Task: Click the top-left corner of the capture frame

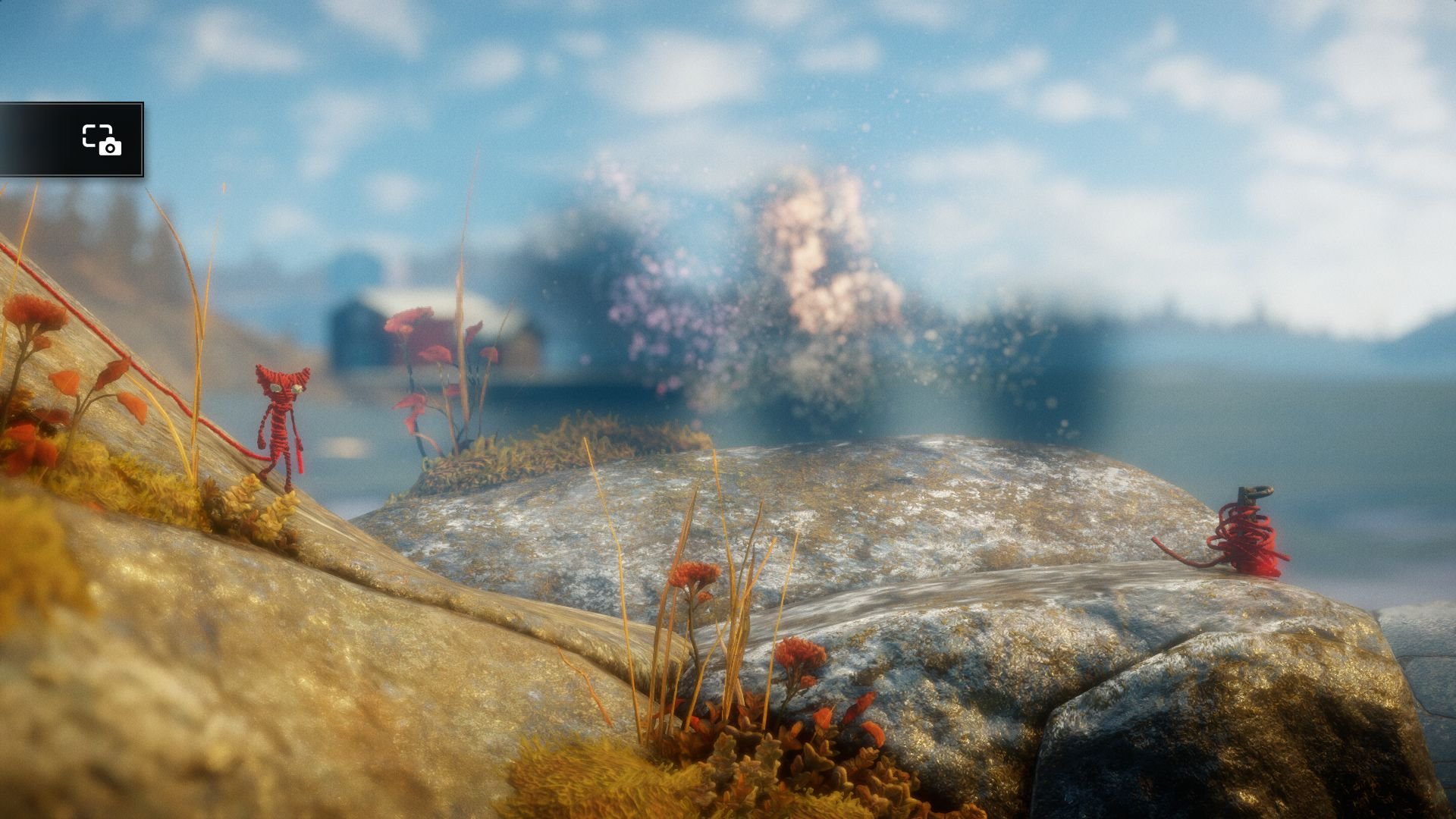Action: [86, 127]
